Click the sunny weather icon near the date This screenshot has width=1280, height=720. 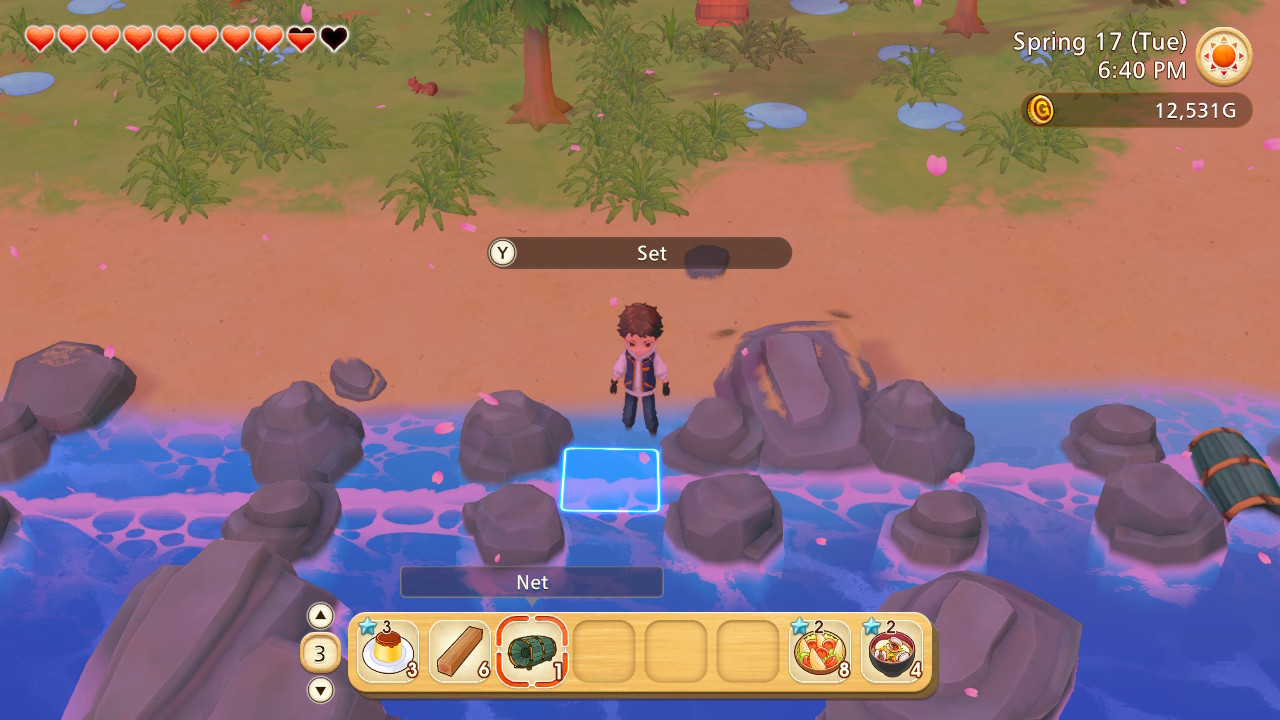1223,57
